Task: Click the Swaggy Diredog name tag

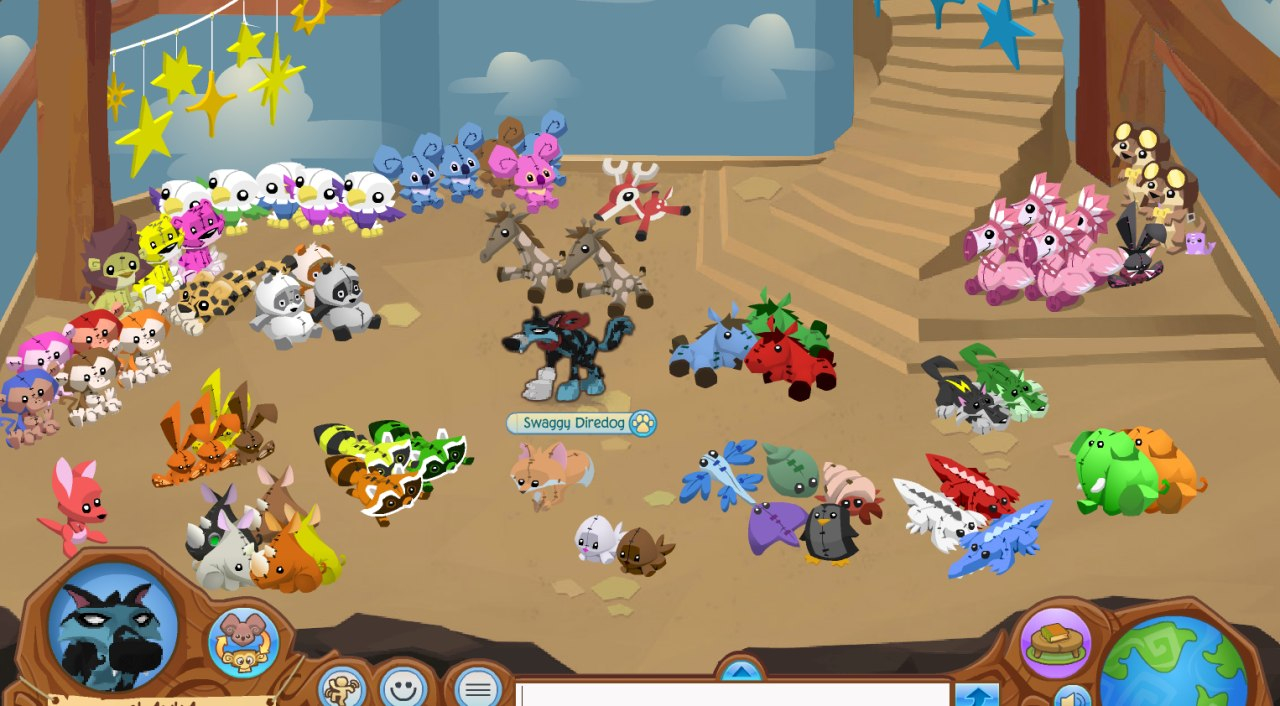Action: [x=580, y=423]
